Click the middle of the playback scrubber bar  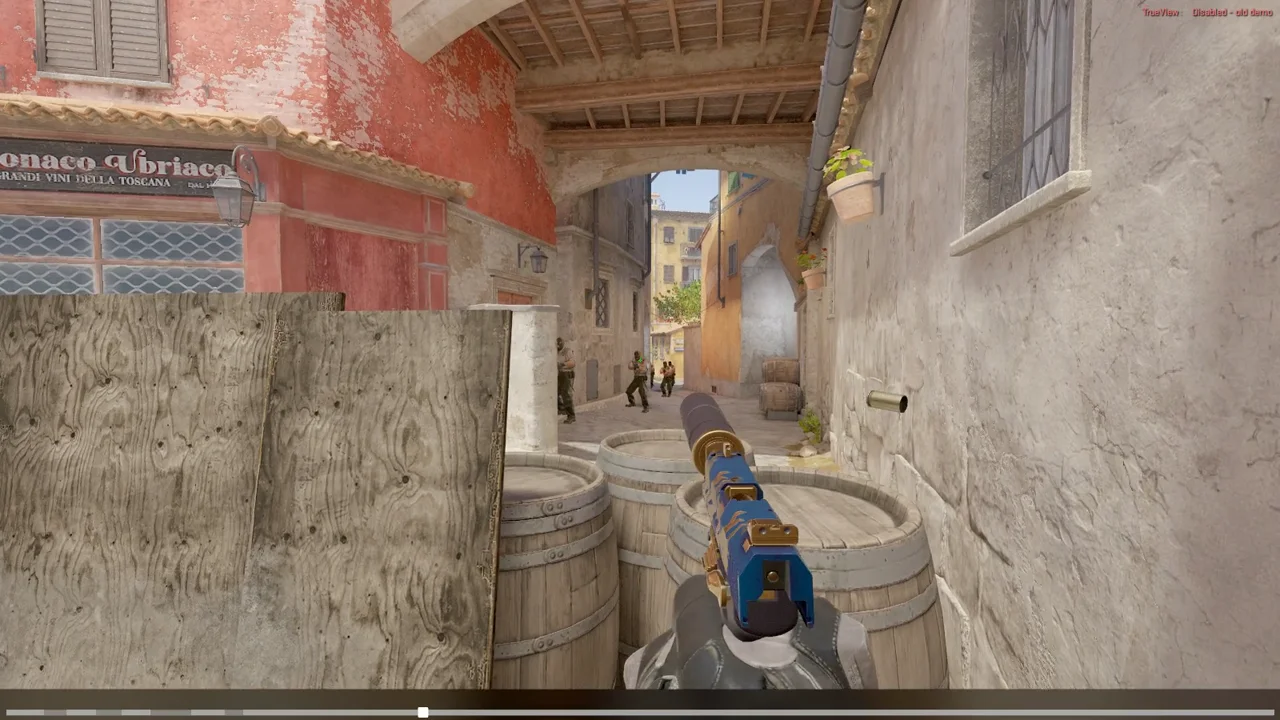pos(640,712)
